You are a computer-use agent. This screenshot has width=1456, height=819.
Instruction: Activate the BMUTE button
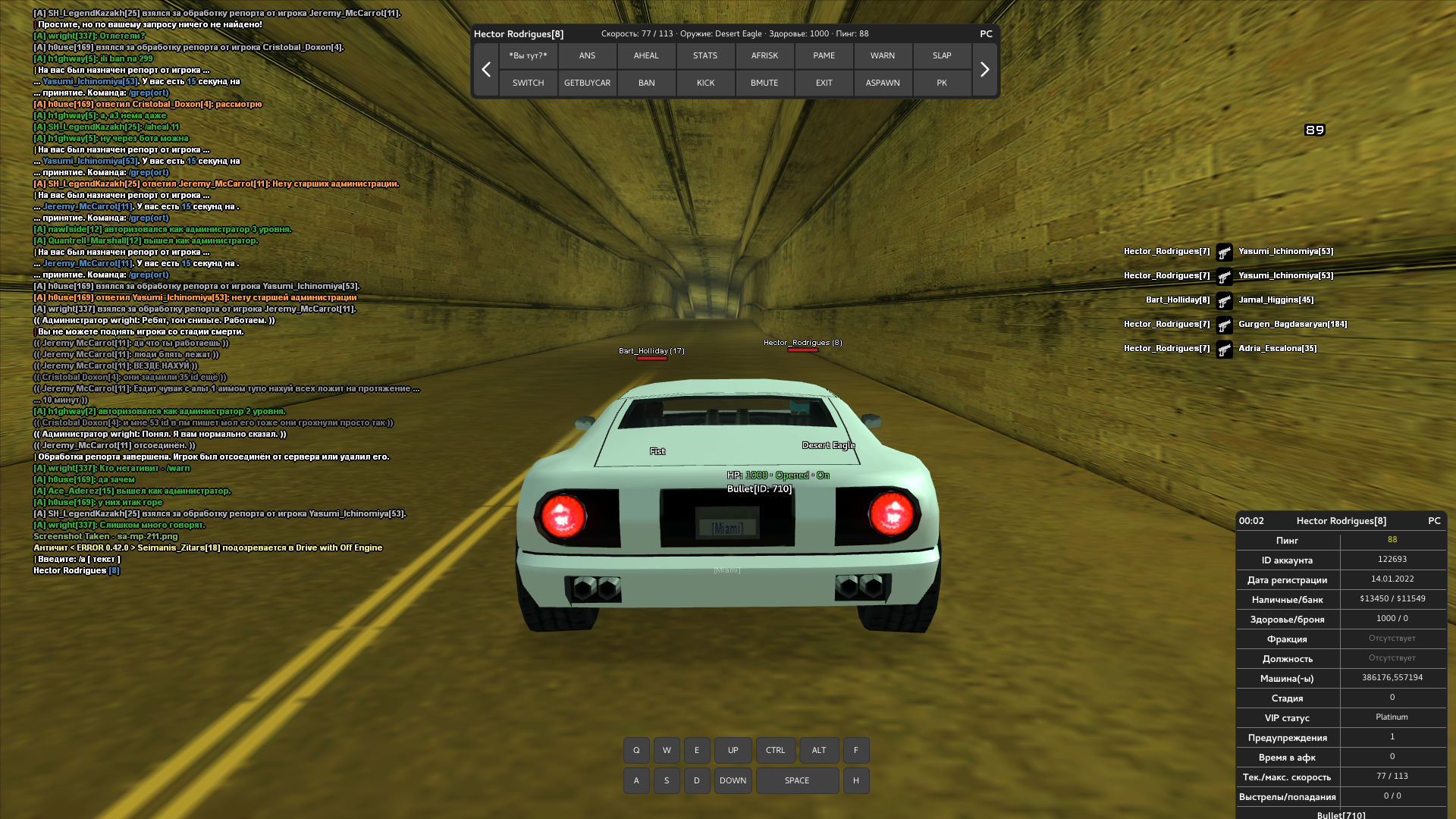coord(764,83)
